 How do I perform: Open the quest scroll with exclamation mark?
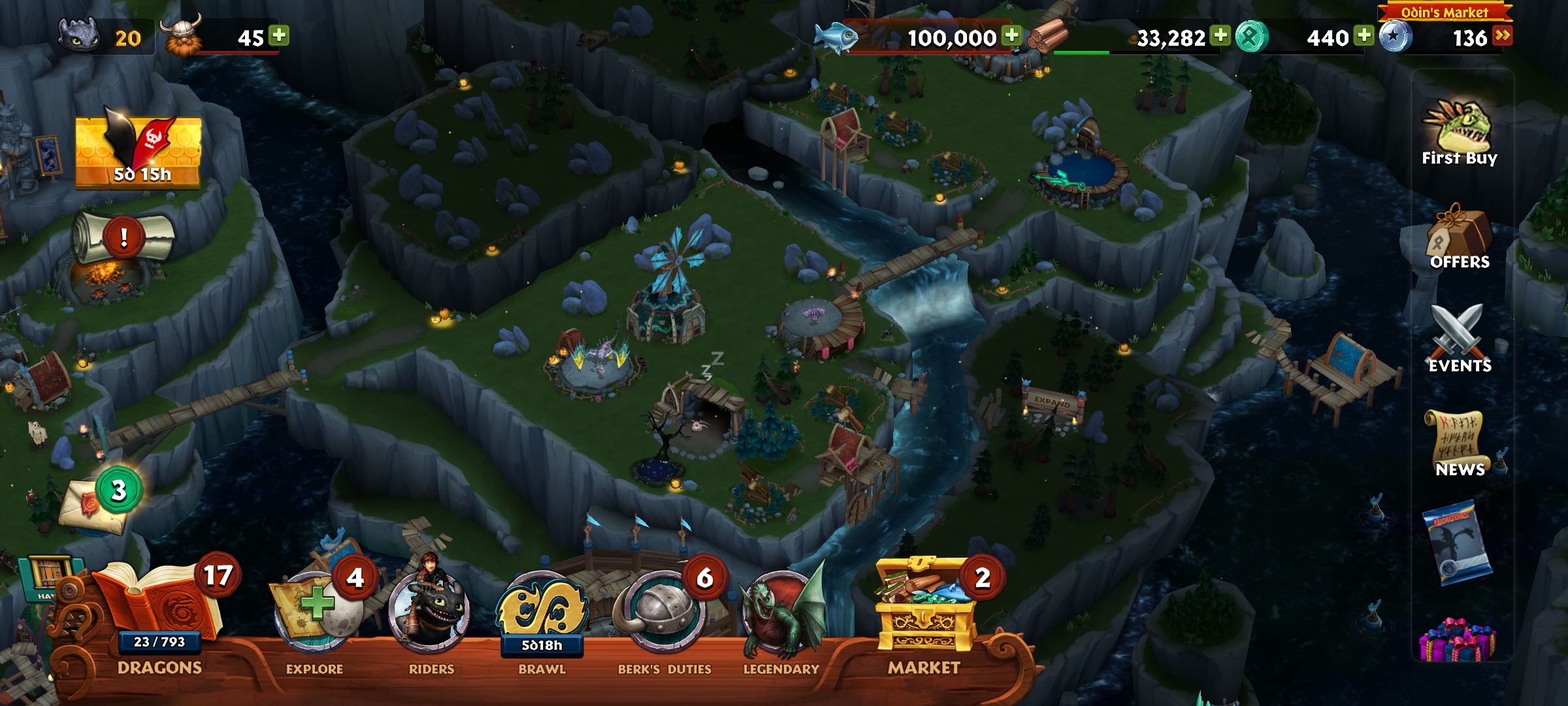click(x=124, y=238)
